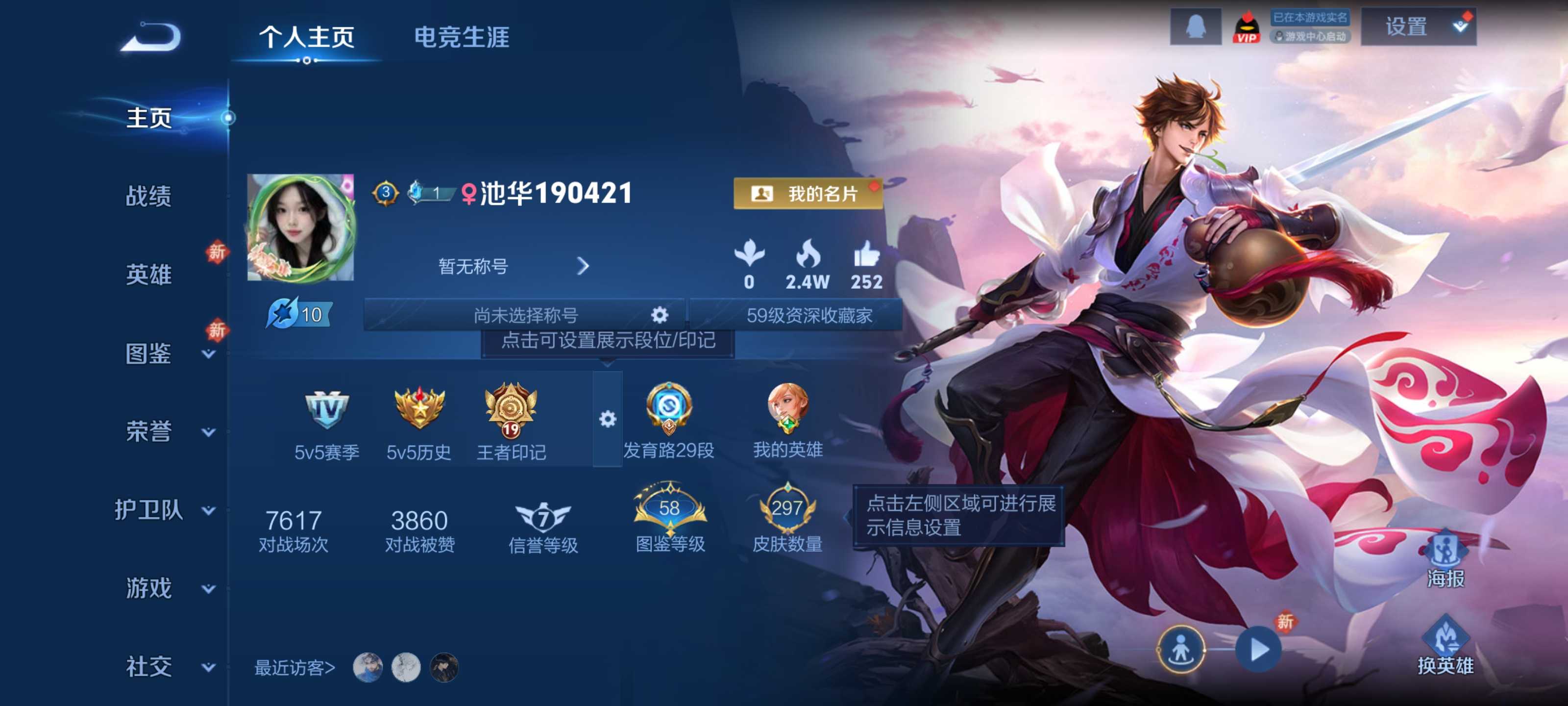Open 最近访客 recent visitors list
This screenshot has height=706, width=1568.
point(294,668)
